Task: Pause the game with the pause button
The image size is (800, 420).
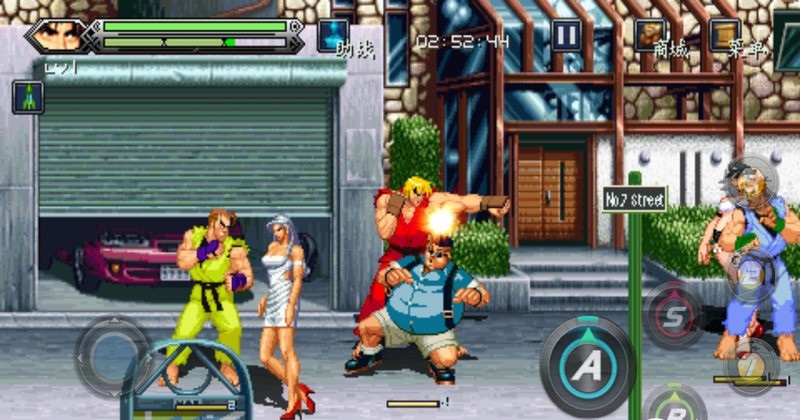Action: [x=567, y=36]
